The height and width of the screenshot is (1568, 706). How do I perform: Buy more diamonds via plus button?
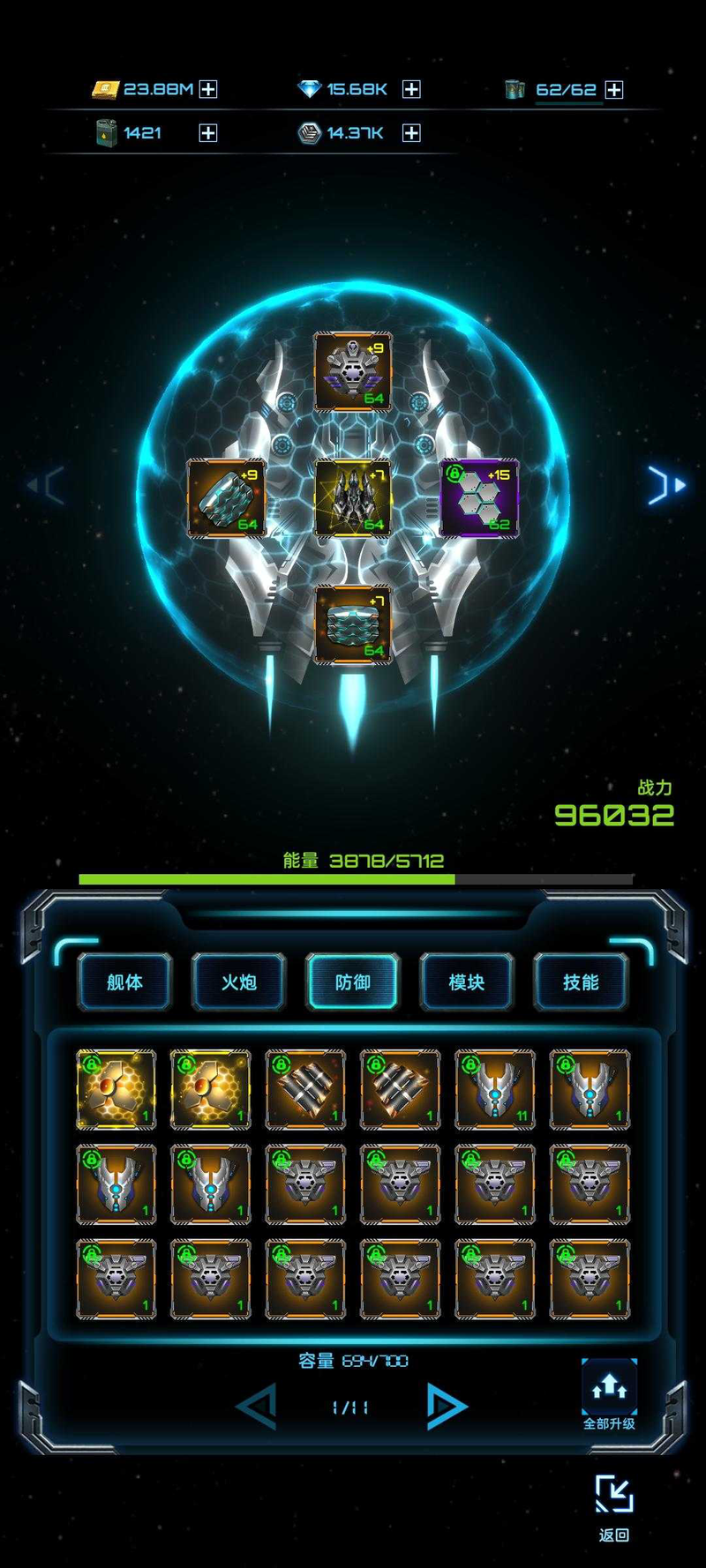point(411,89)
